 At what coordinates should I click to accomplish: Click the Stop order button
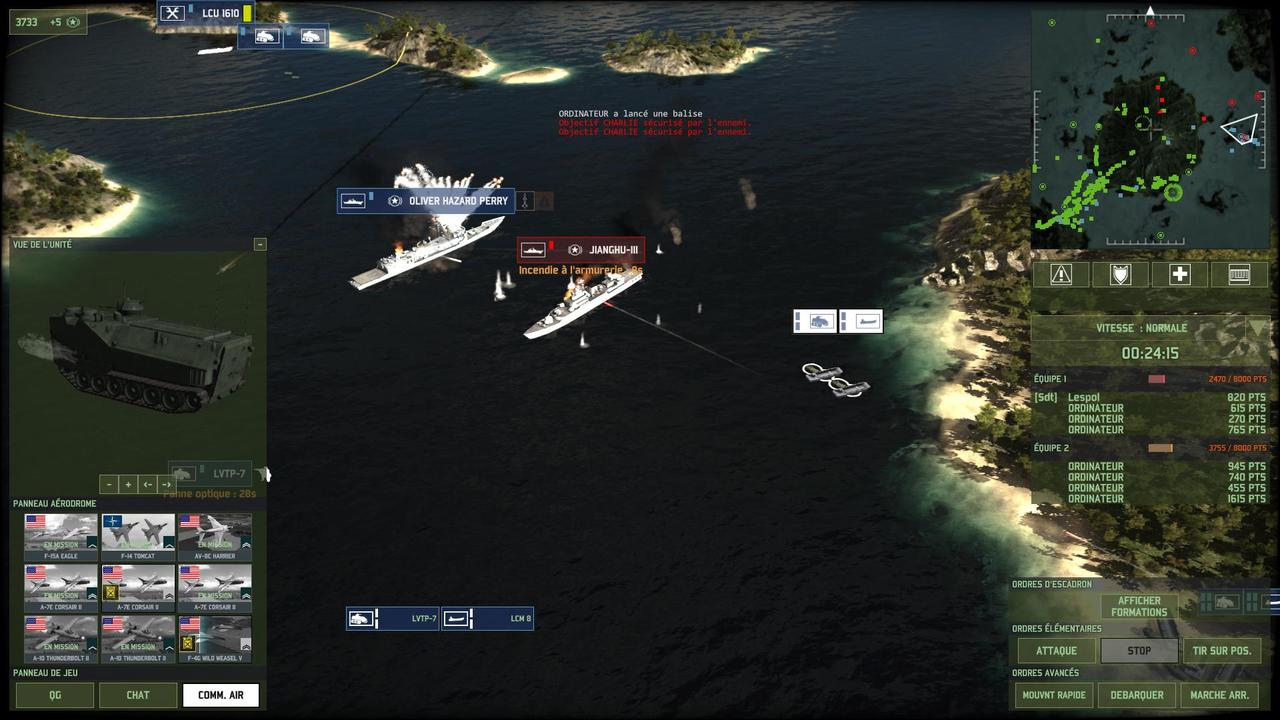pos(1139,650)
